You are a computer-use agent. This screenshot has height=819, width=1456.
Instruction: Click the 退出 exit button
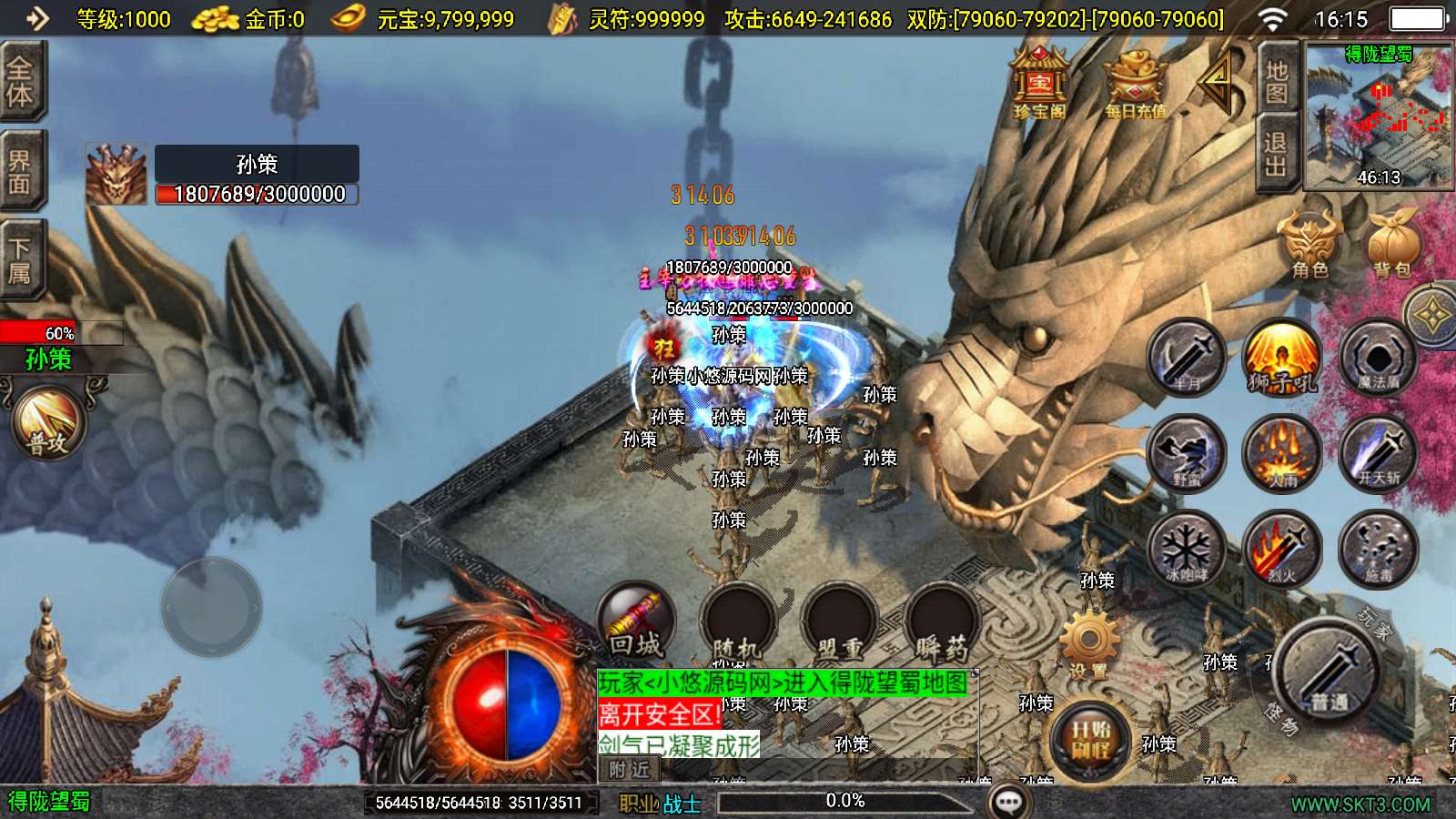pos(1276,156)
